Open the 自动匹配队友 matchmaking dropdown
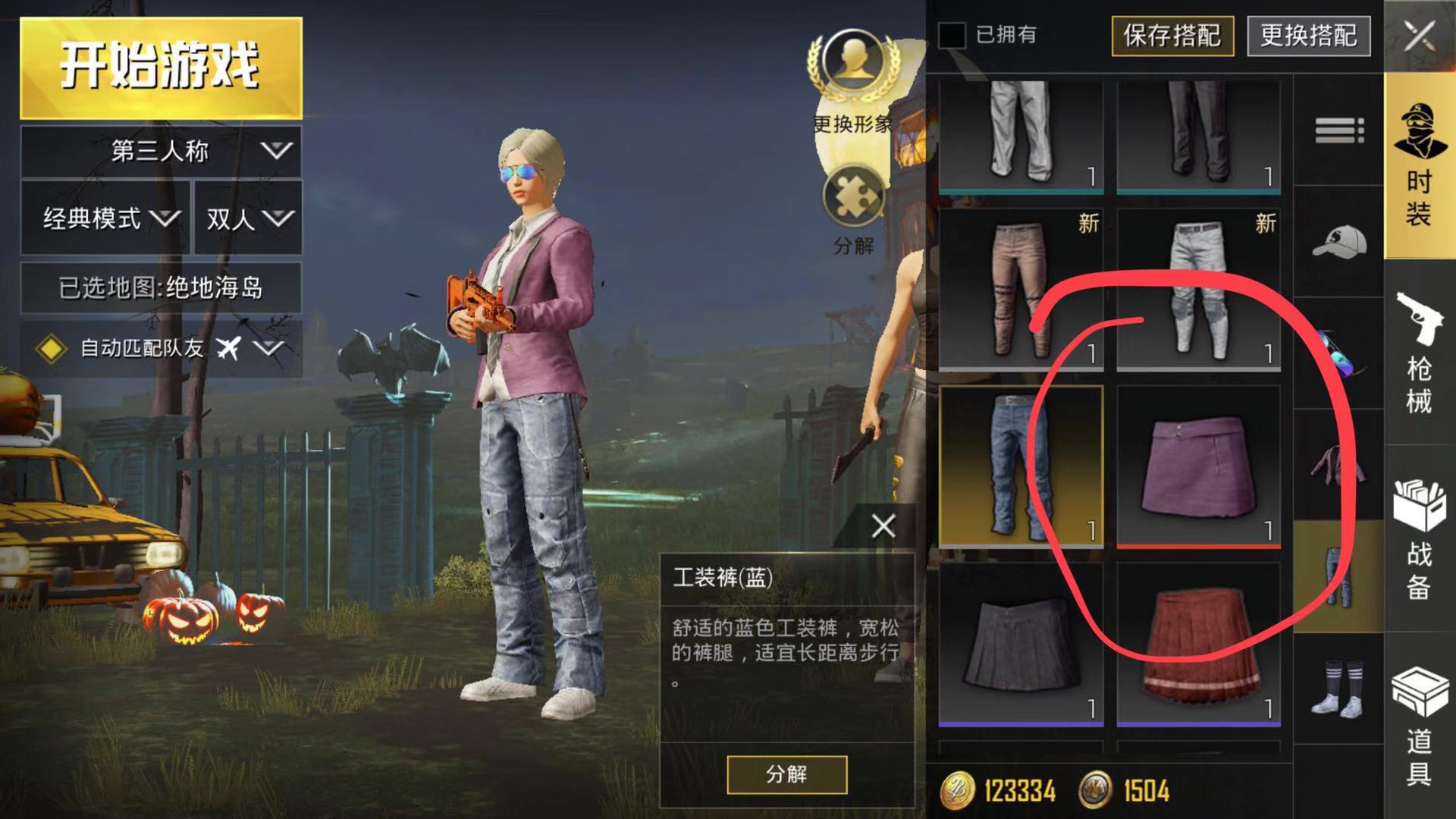The height and width of the screenshot is (819, 1456). pos(161,348)
